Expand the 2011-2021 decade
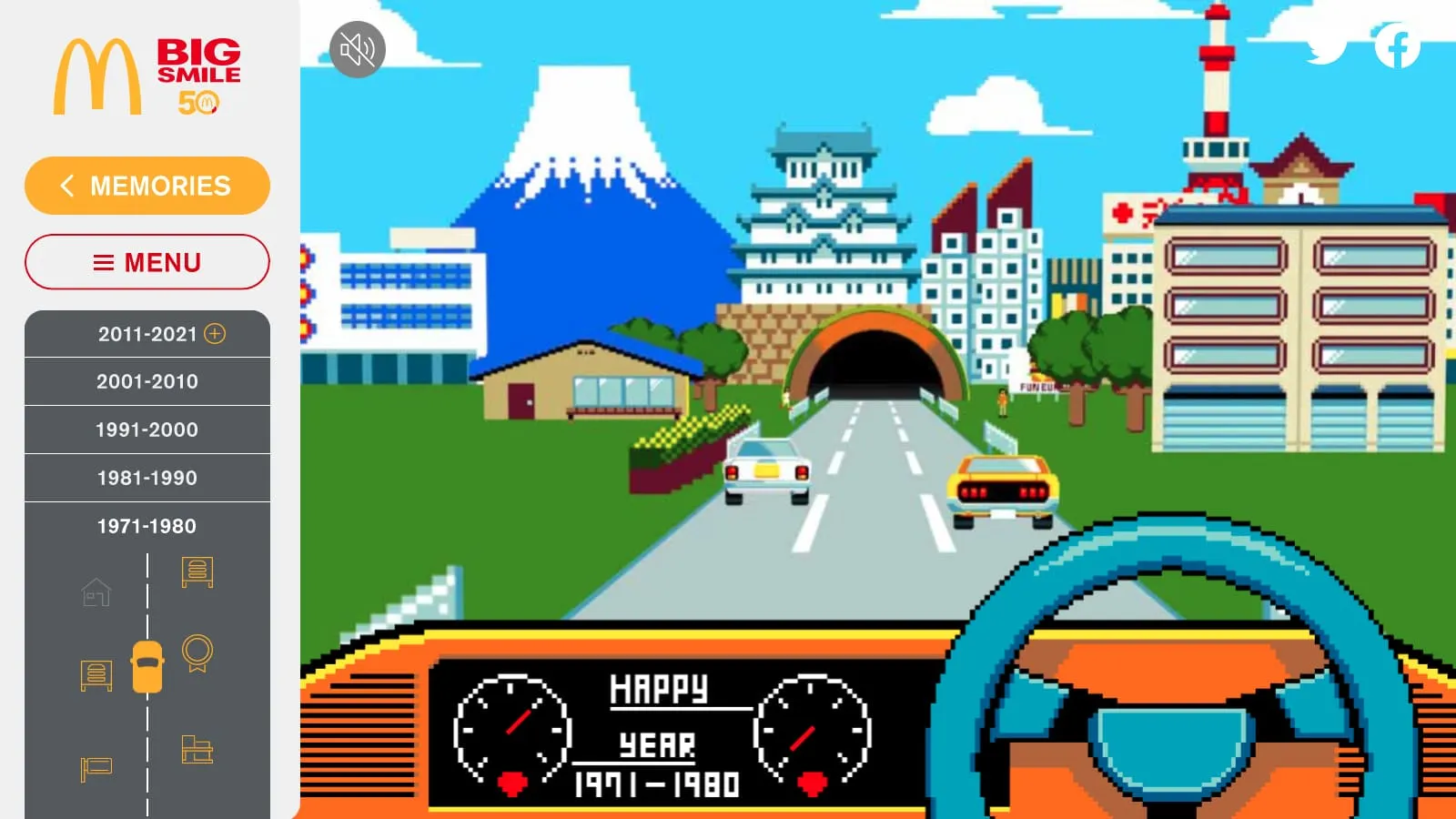The image size is (1456, 819). pyautogui.click(x=215, y=334)
